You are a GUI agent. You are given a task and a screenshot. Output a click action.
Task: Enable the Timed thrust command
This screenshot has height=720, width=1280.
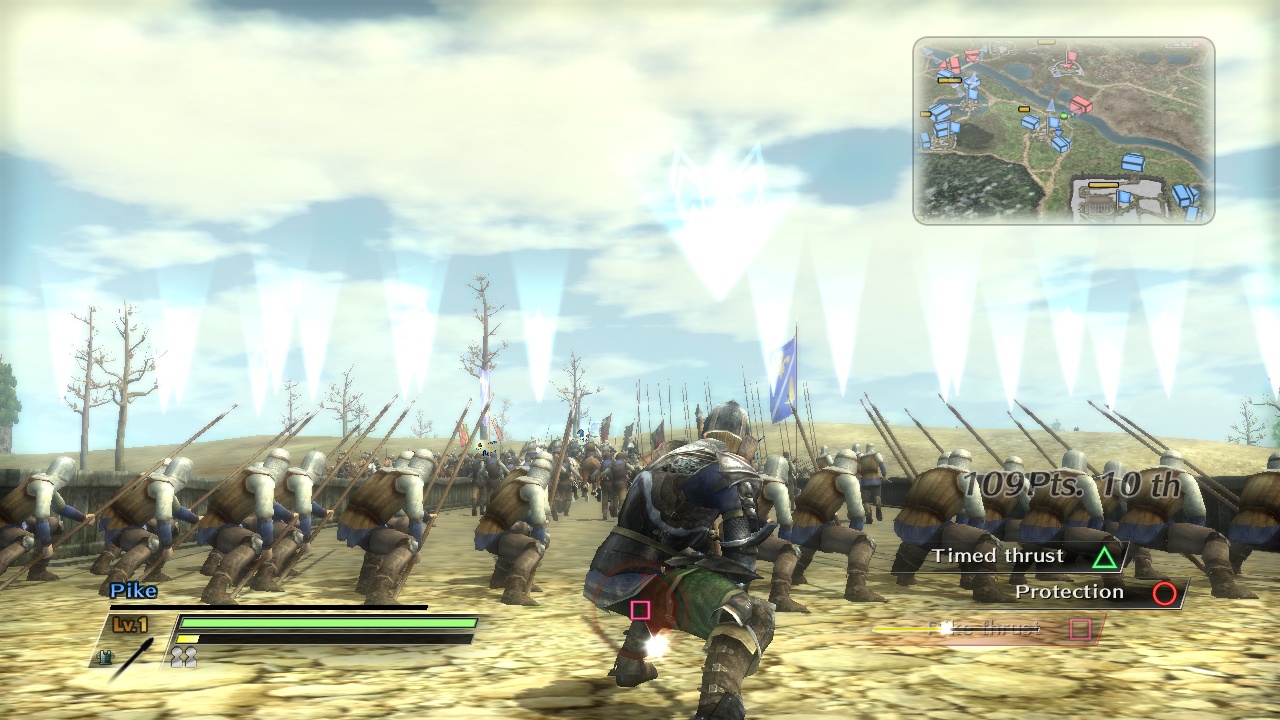pyautogui.click(x=1000, y=556)
